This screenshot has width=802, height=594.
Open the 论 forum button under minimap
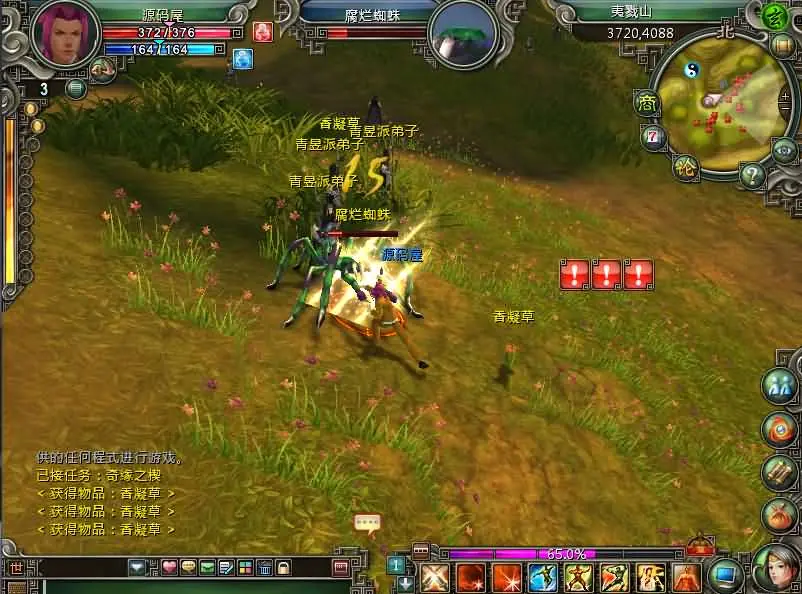[x=685, y=166]
